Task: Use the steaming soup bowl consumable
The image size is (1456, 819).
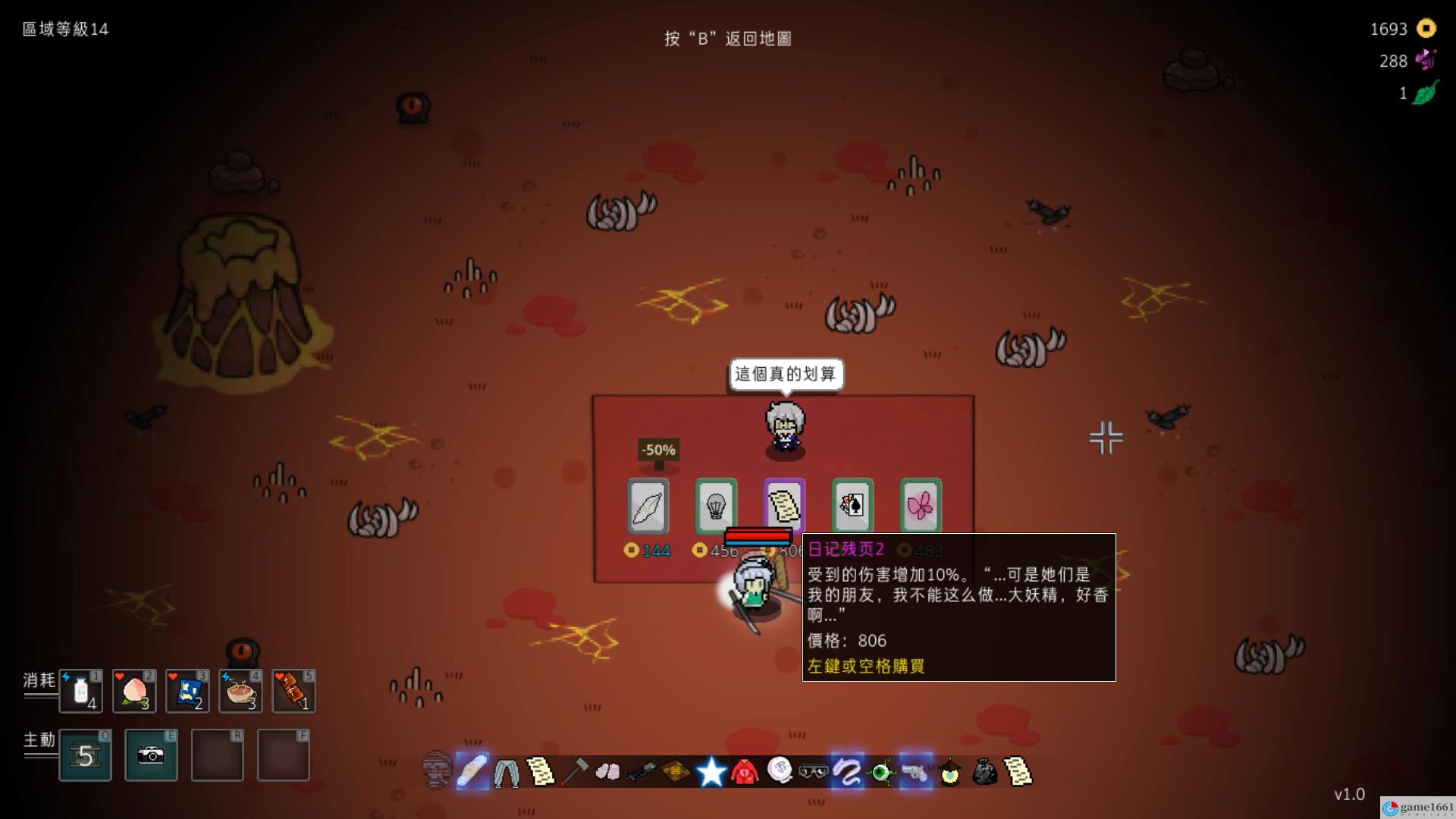Action: (240, 692)
